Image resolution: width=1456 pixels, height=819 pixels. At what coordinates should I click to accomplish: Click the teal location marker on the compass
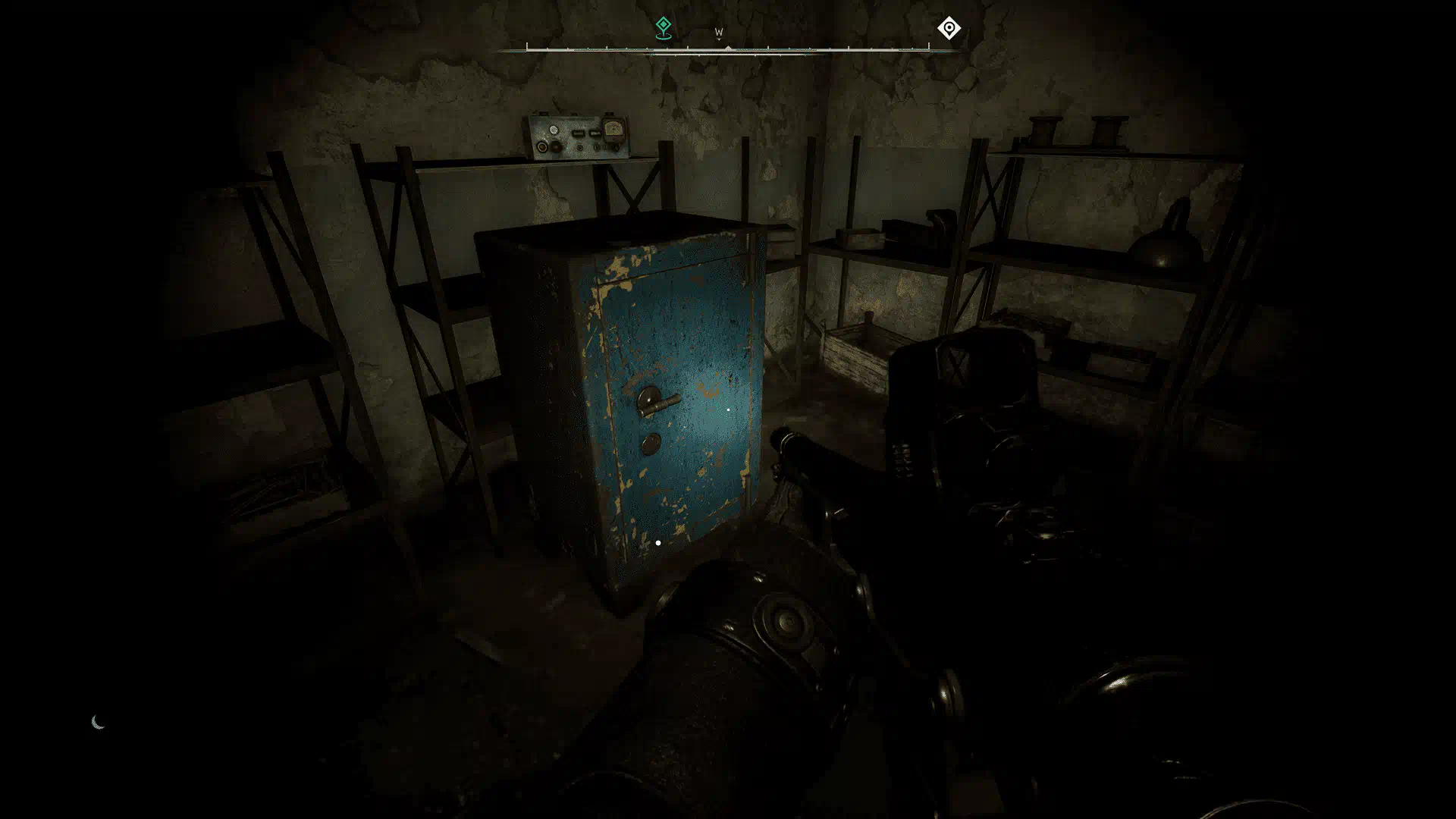pos(663,28)
